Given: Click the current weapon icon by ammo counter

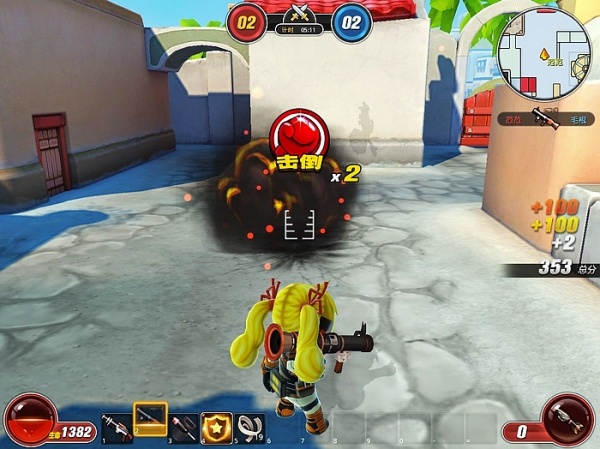Looking at the screenshot, I should pos(567,418).
